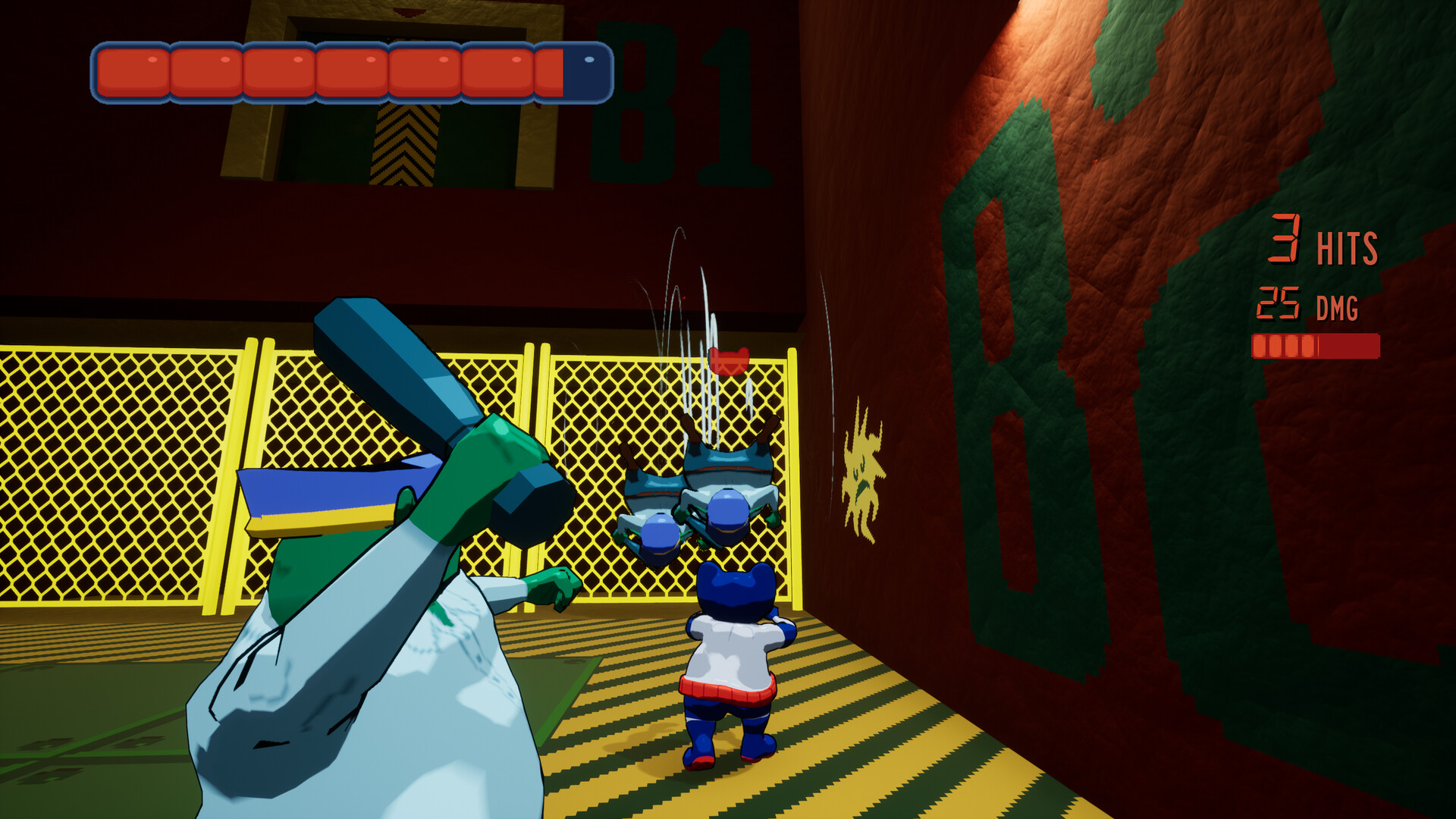This screenshot has height=819, width=1456.
Task: Toggle the leftmost filled damage bar notch
Action: 1261,345
